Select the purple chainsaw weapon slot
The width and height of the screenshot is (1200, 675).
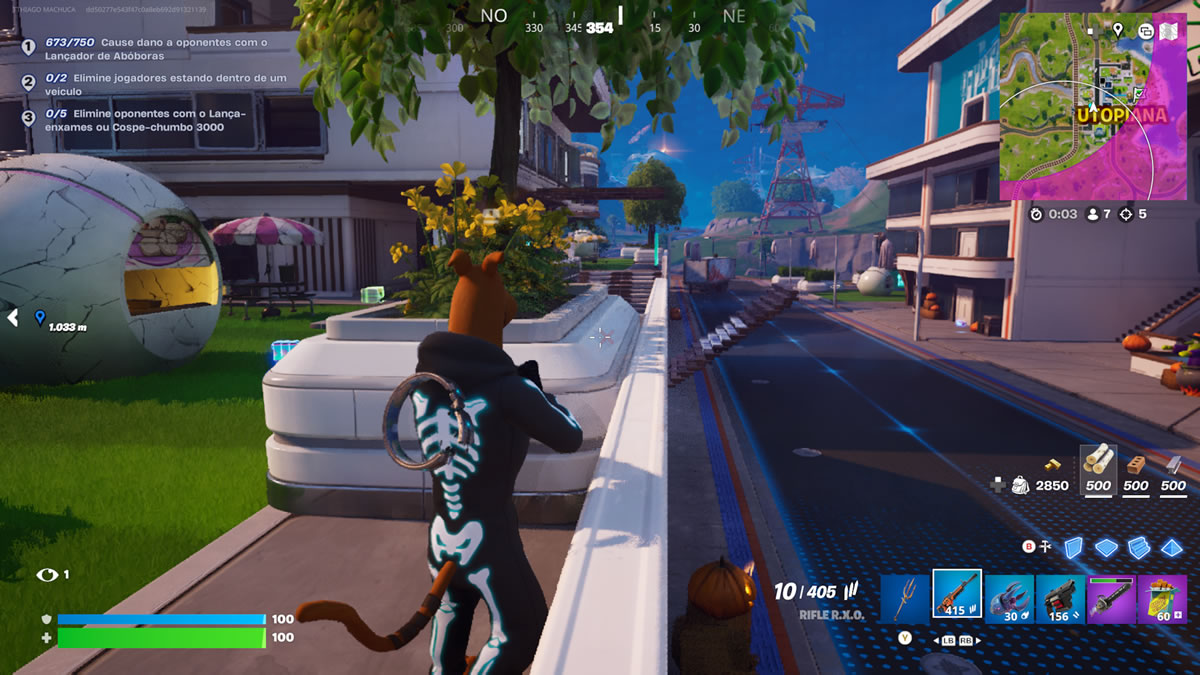point(1111,598)
